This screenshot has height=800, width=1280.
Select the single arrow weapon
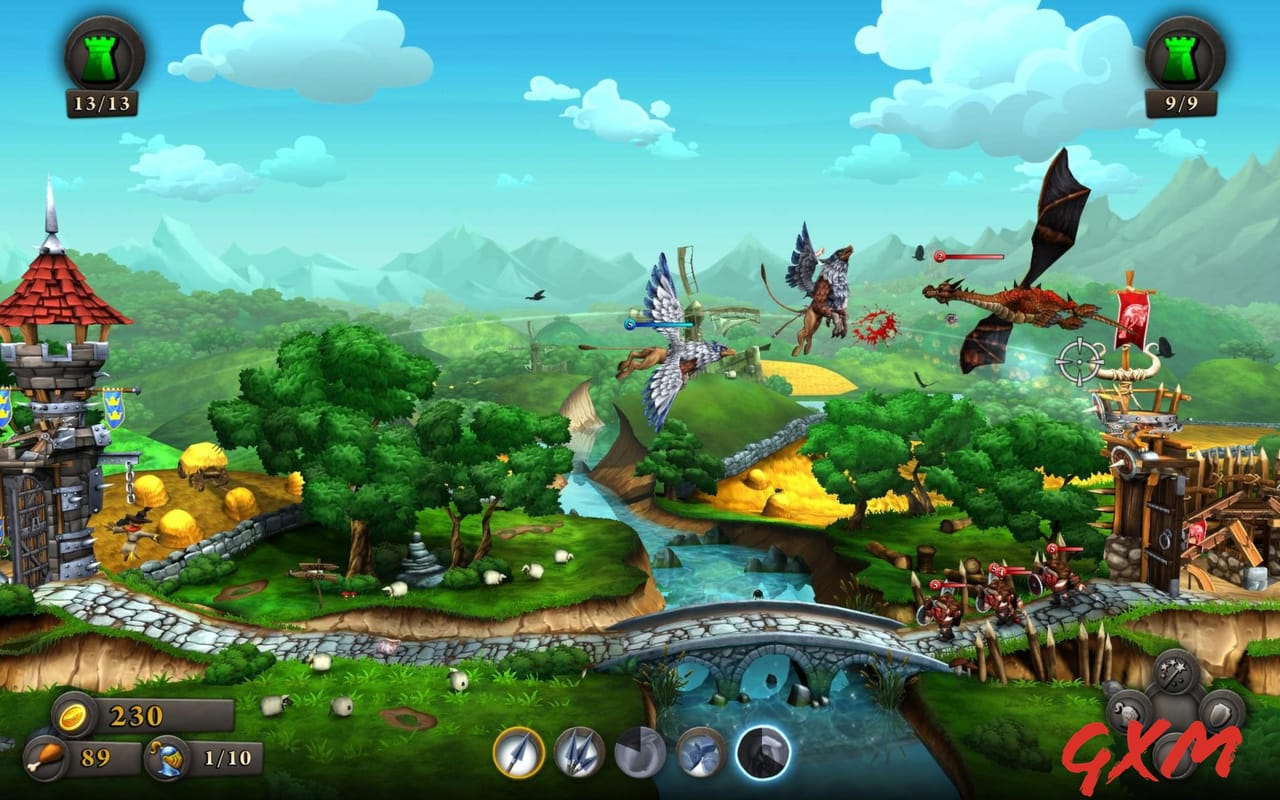pos(518,758)
